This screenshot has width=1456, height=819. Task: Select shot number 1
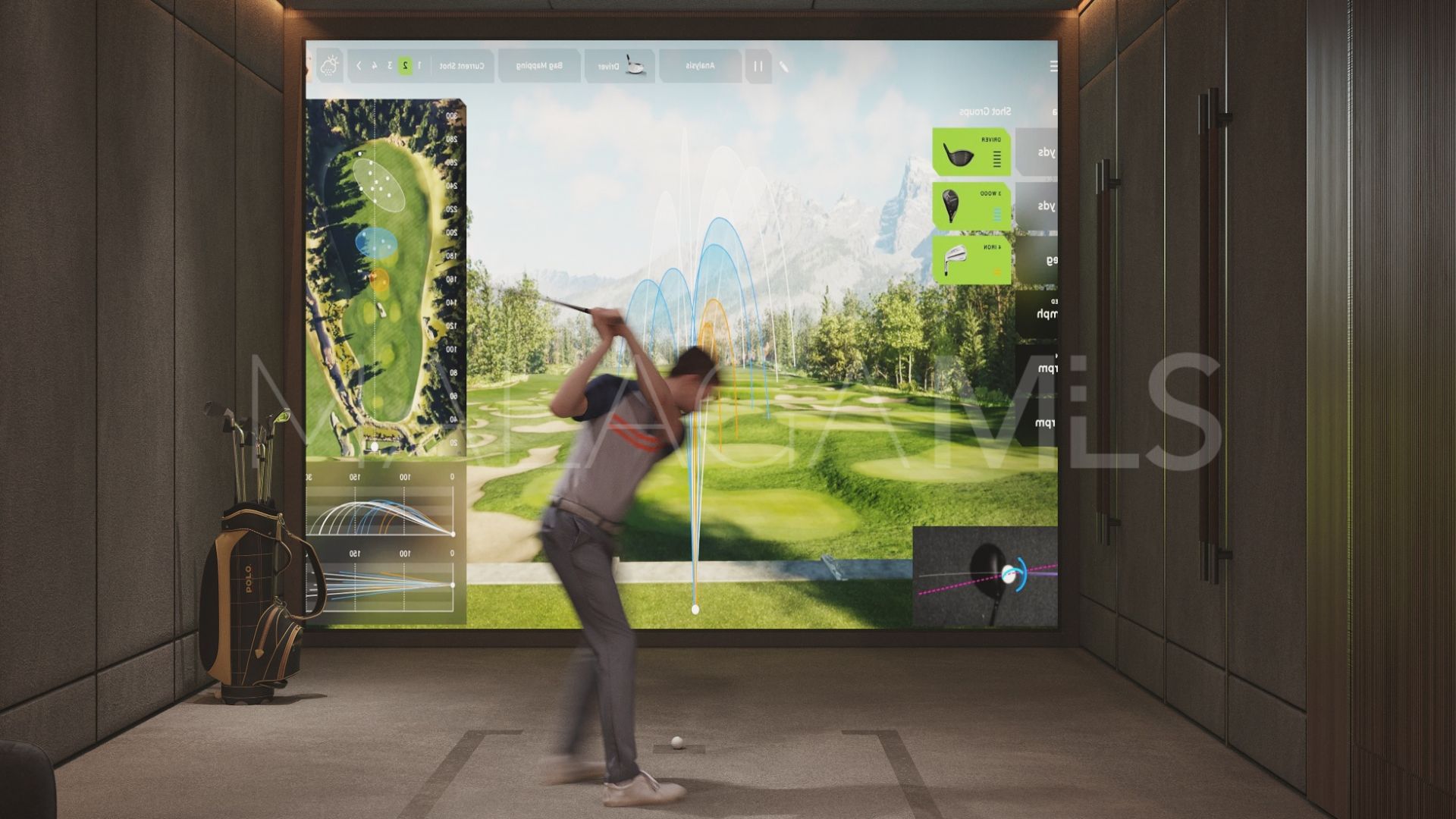pyautogui.click(x=419, y=66)
